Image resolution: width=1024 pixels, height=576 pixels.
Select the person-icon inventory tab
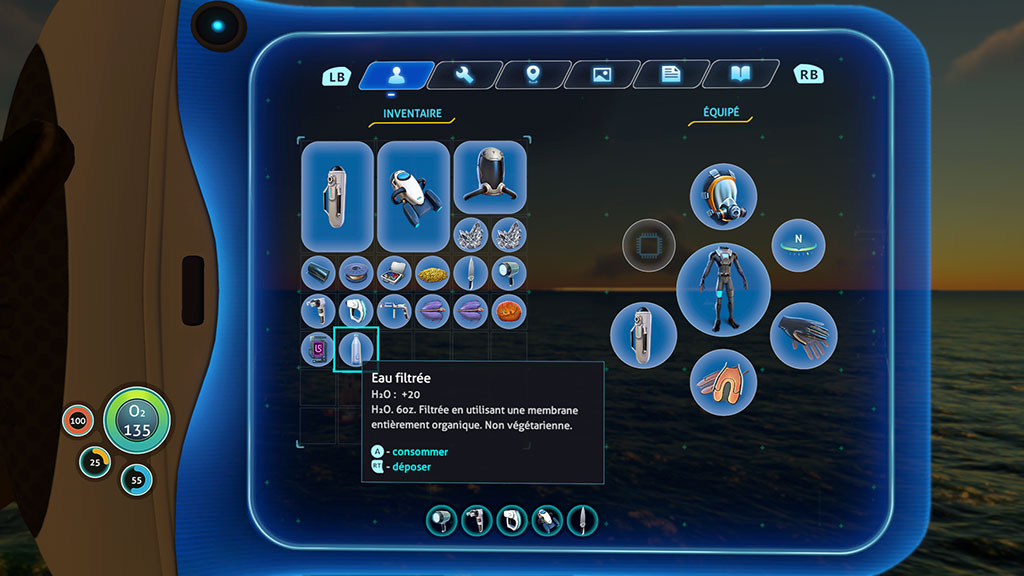coord(396,75)
